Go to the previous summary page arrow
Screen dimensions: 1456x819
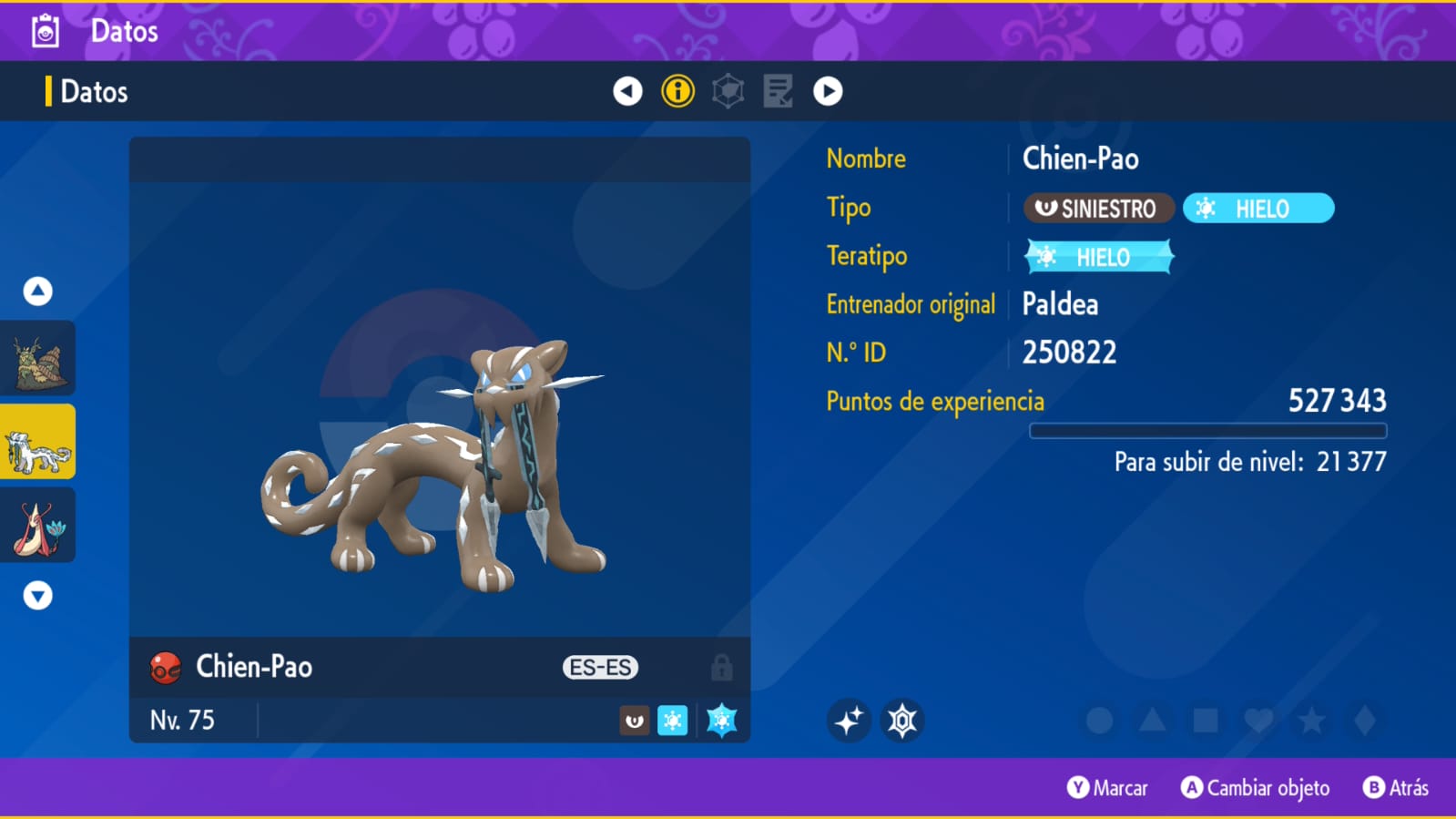tap(627, 91)
